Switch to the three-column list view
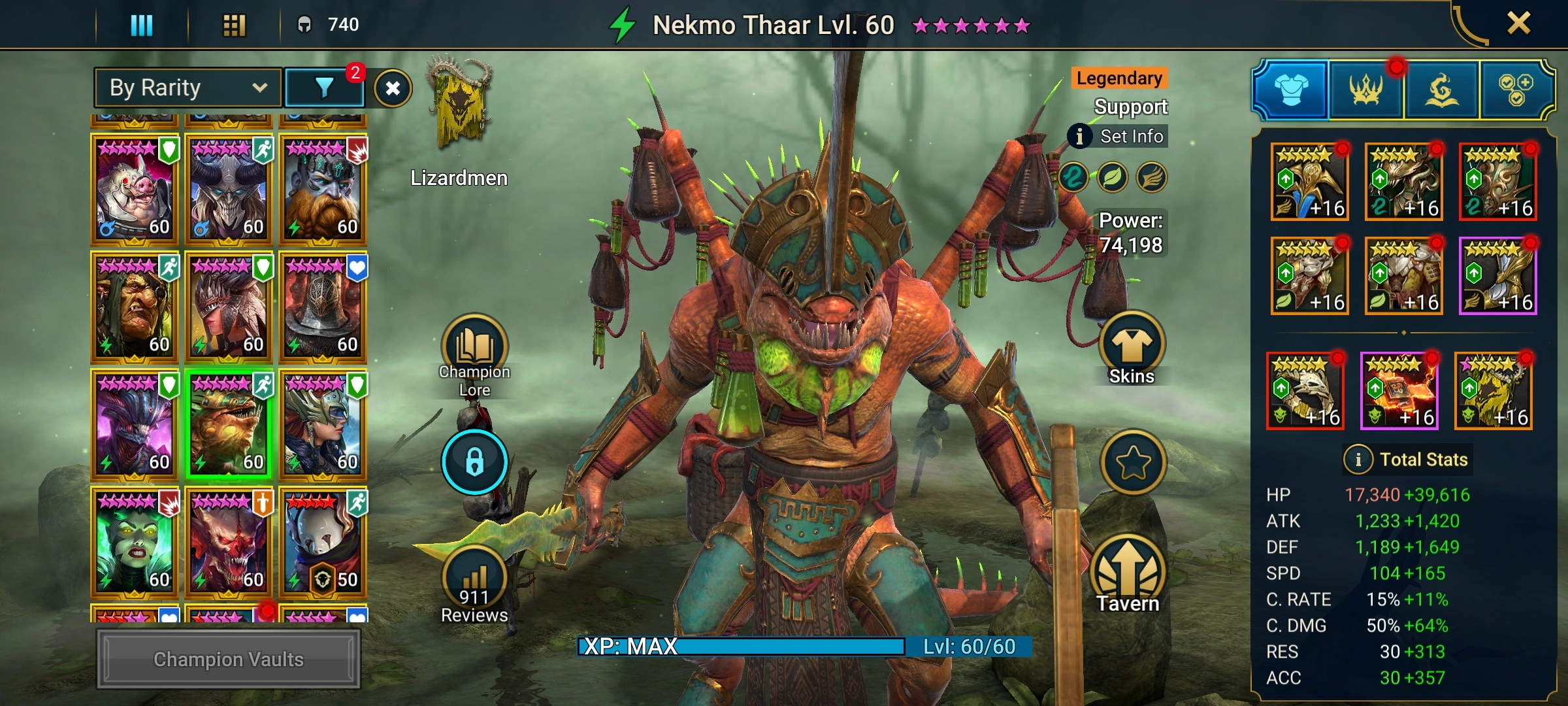The height and width of the screenshot is (706, 1568). coord(142,25)
